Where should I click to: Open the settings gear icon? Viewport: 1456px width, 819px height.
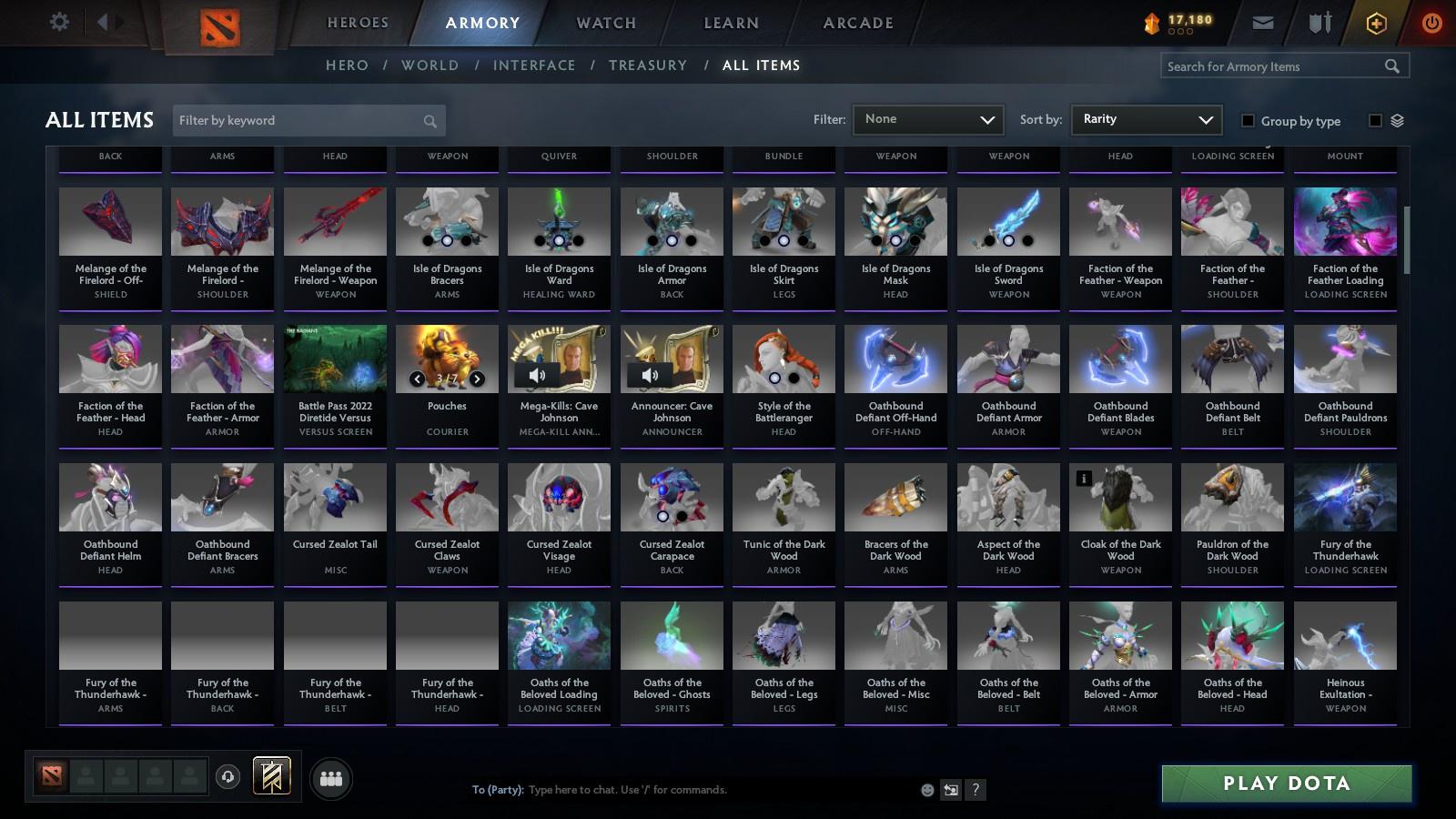59,22
